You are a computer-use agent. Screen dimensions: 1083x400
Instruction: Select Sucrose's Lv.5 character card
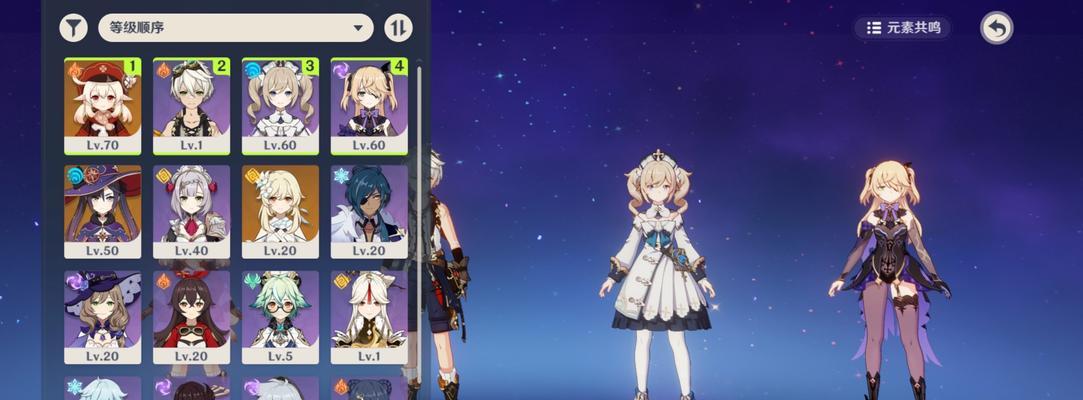[x=280, y=317]
